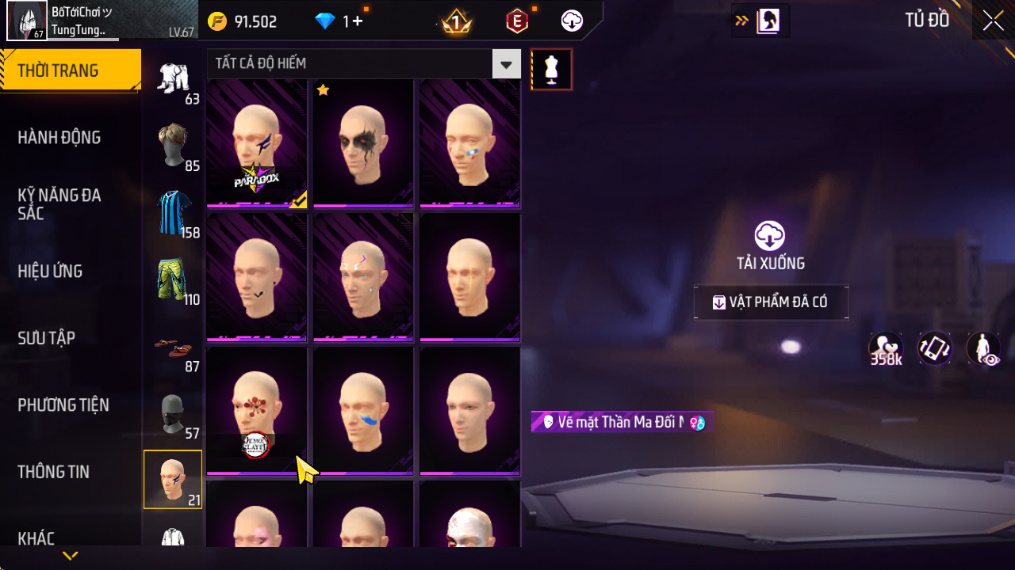Select the black-eyed starred face paint
The height and width of the screenshot is (570, 1015).
[363, 143]
